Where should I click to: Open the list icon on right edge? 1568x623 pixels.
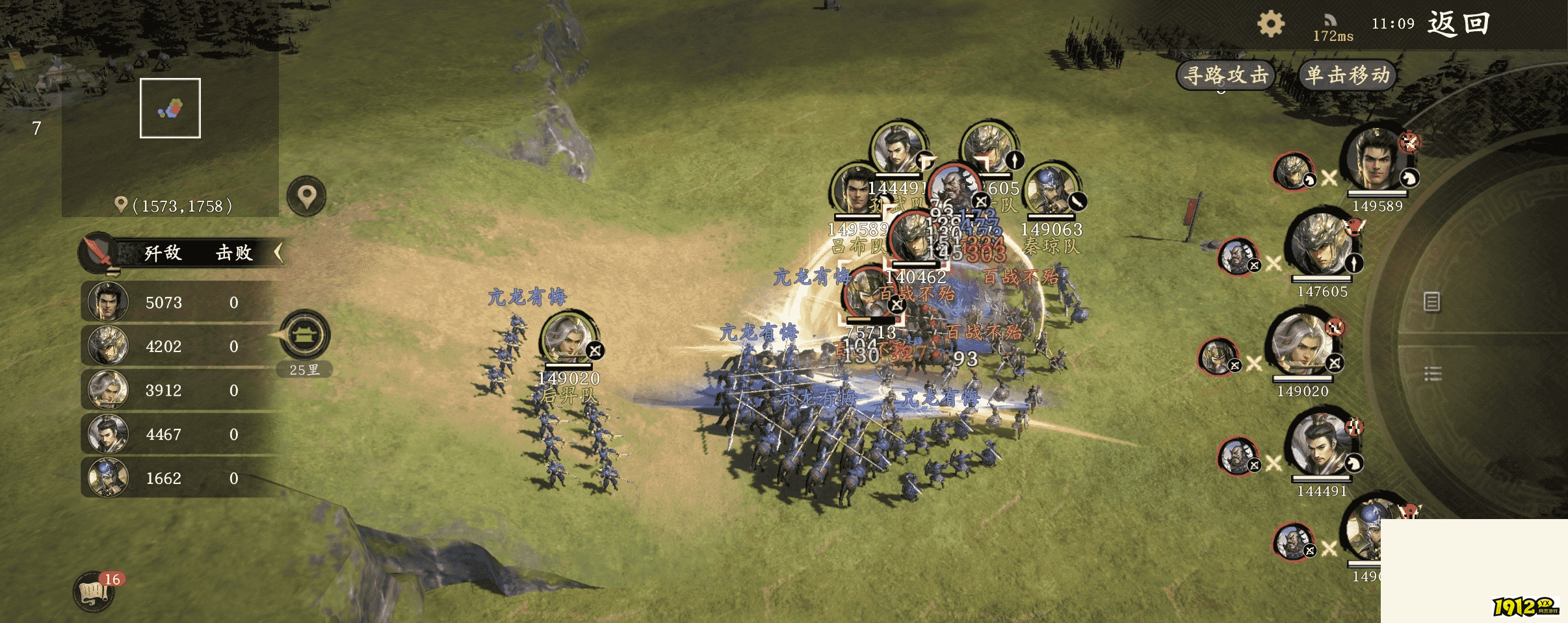(1433, 374)
